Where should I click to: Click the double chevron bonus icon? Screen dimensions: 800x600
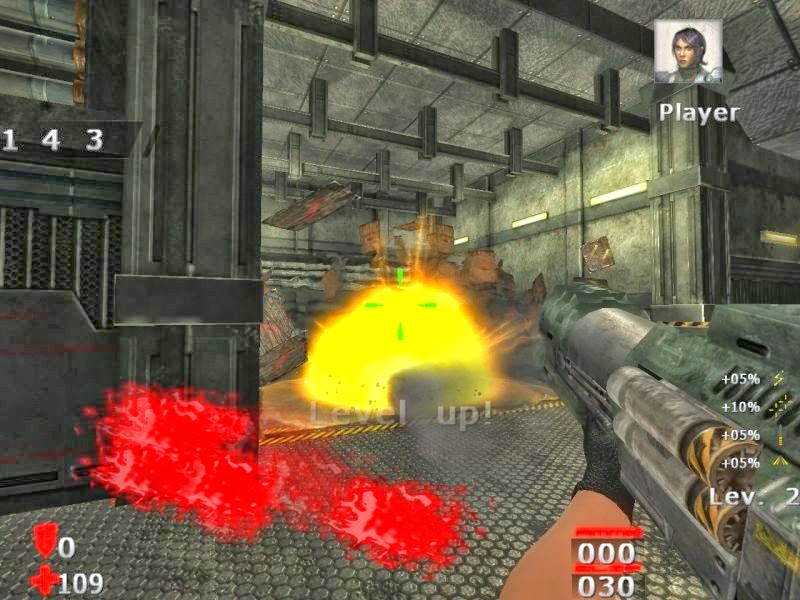pyautogui.click(x=779, y=463)
